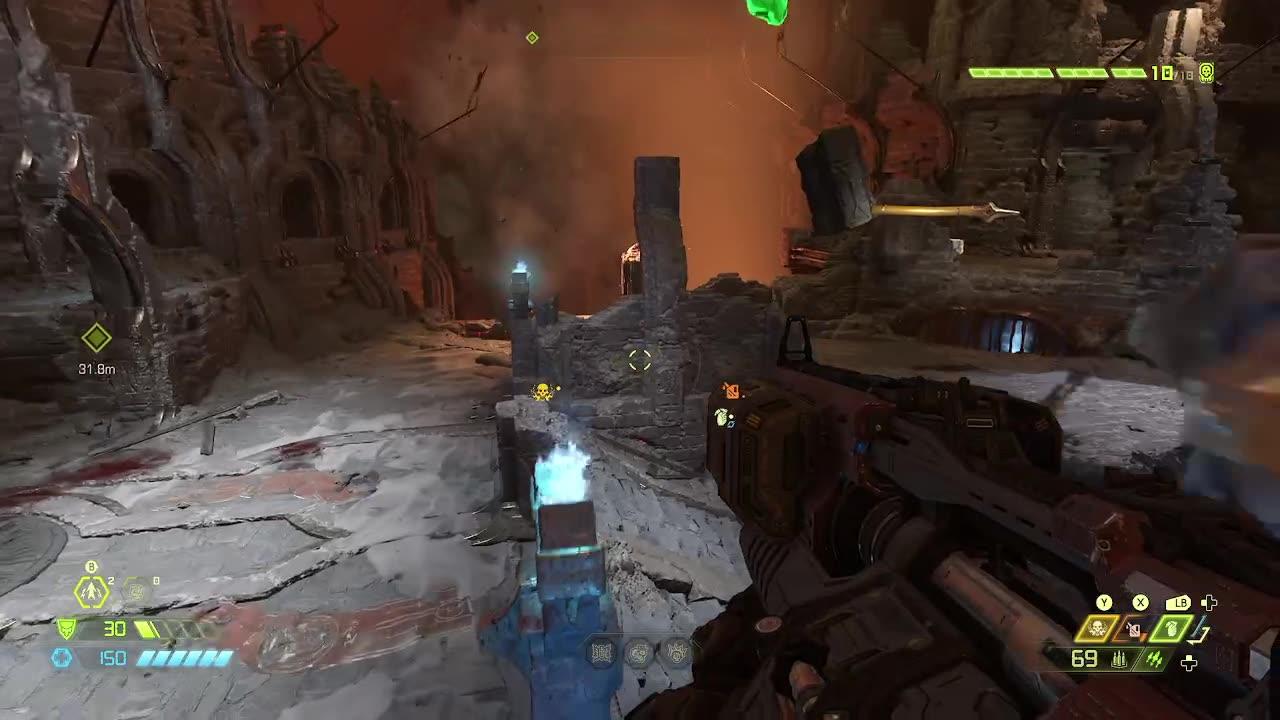Toggle the first rune slot at bottom center
This screenshot has width=1280, height=720.
click(x=601, y=652)
